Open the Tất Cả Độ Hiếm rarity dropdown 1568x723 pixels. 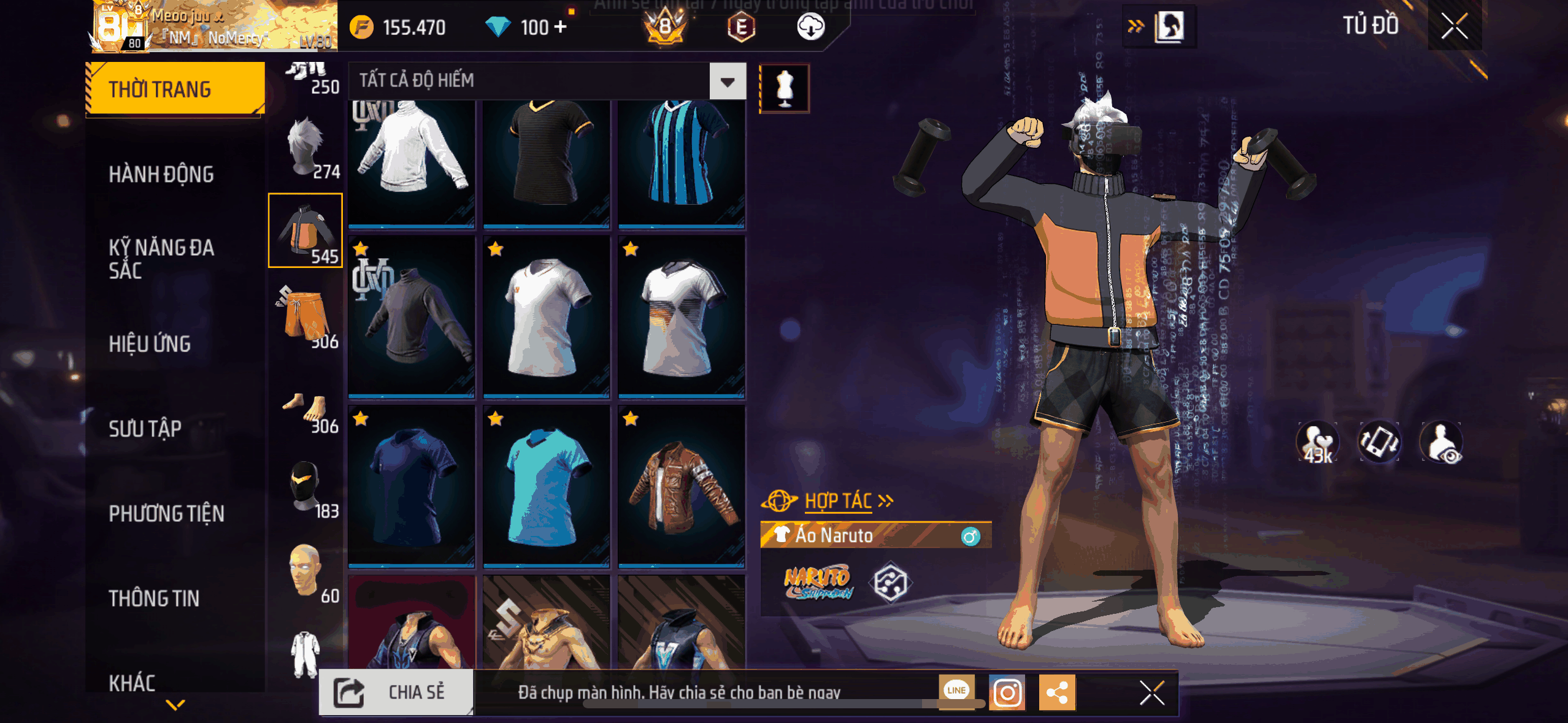728,82
